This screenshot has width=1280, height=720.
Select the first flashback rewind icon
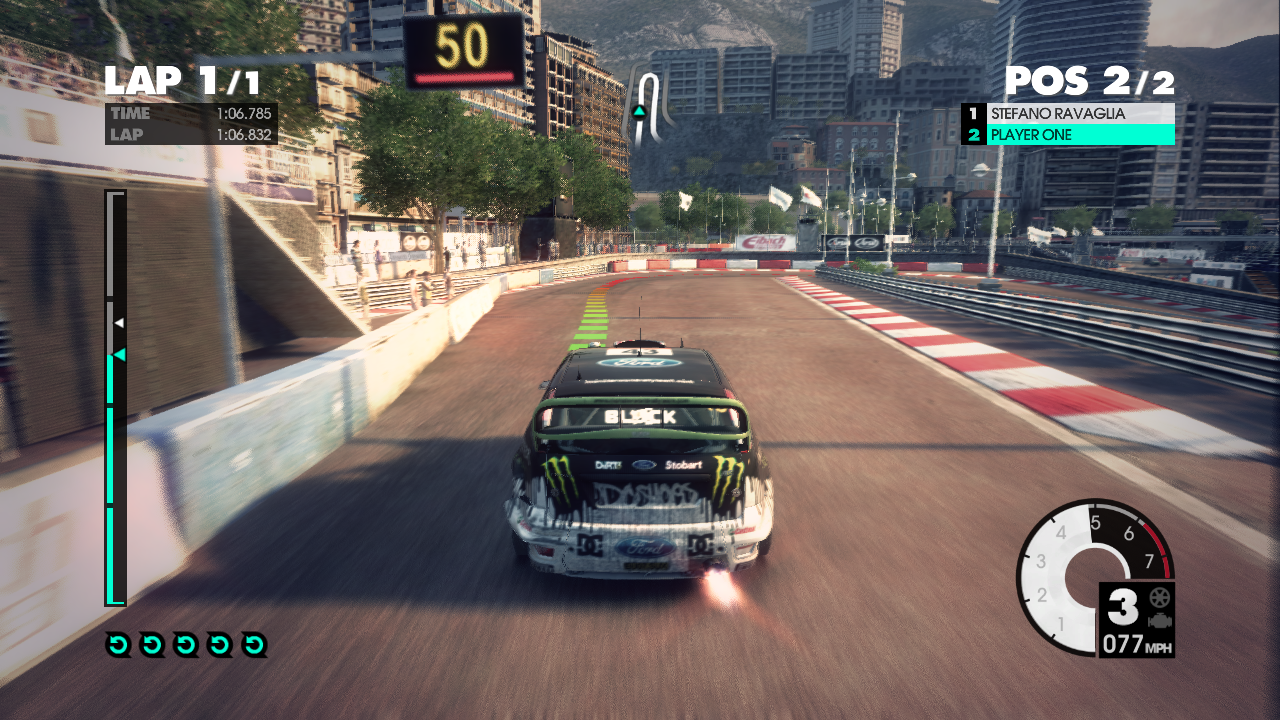point(118,644)
